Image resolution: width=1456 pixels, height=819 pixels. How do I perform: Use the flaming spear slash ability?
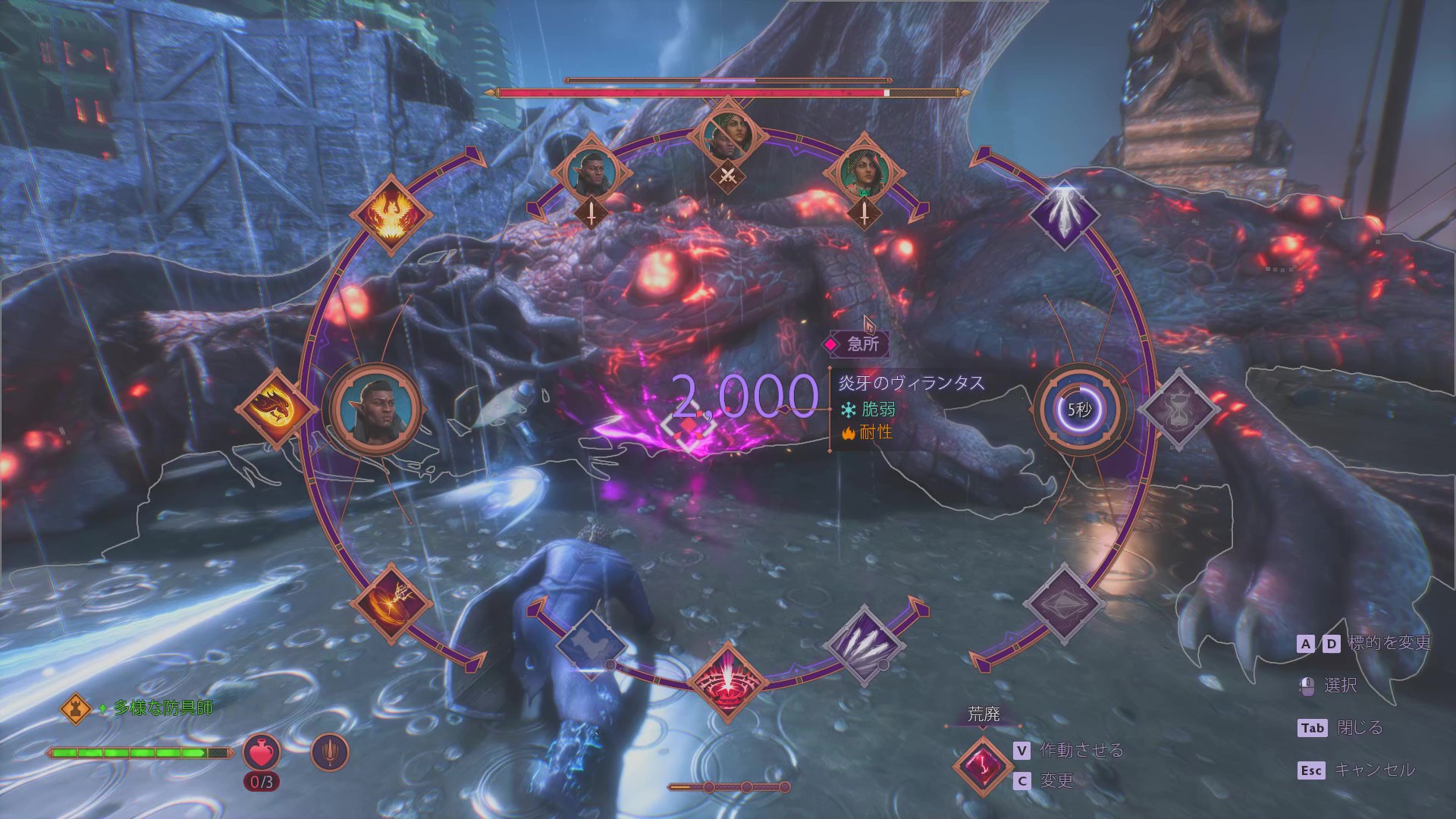pos(390,604)
